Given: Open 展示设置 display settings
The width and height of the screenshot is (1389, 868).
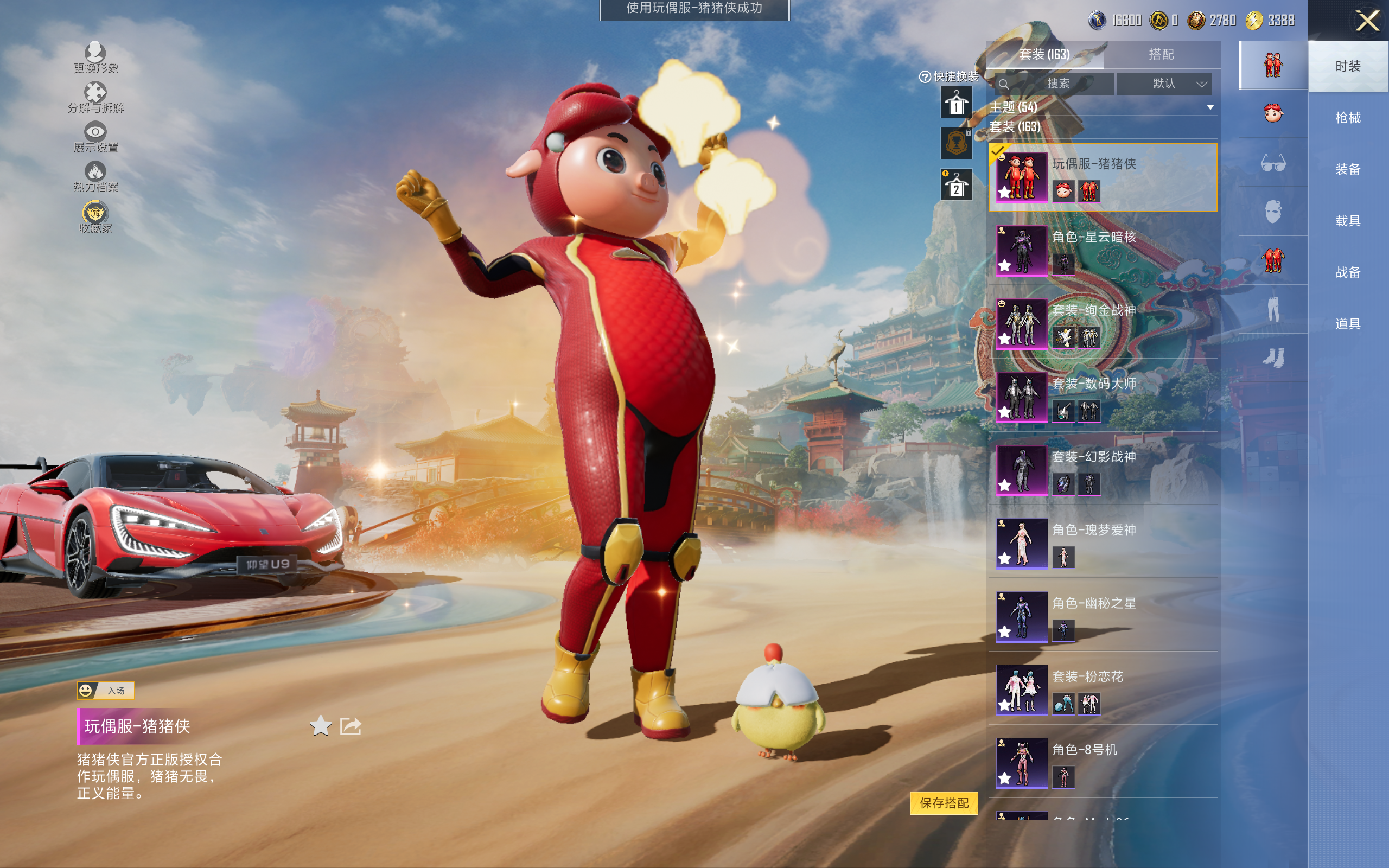Looking at the screenshot, I should 95,137.
